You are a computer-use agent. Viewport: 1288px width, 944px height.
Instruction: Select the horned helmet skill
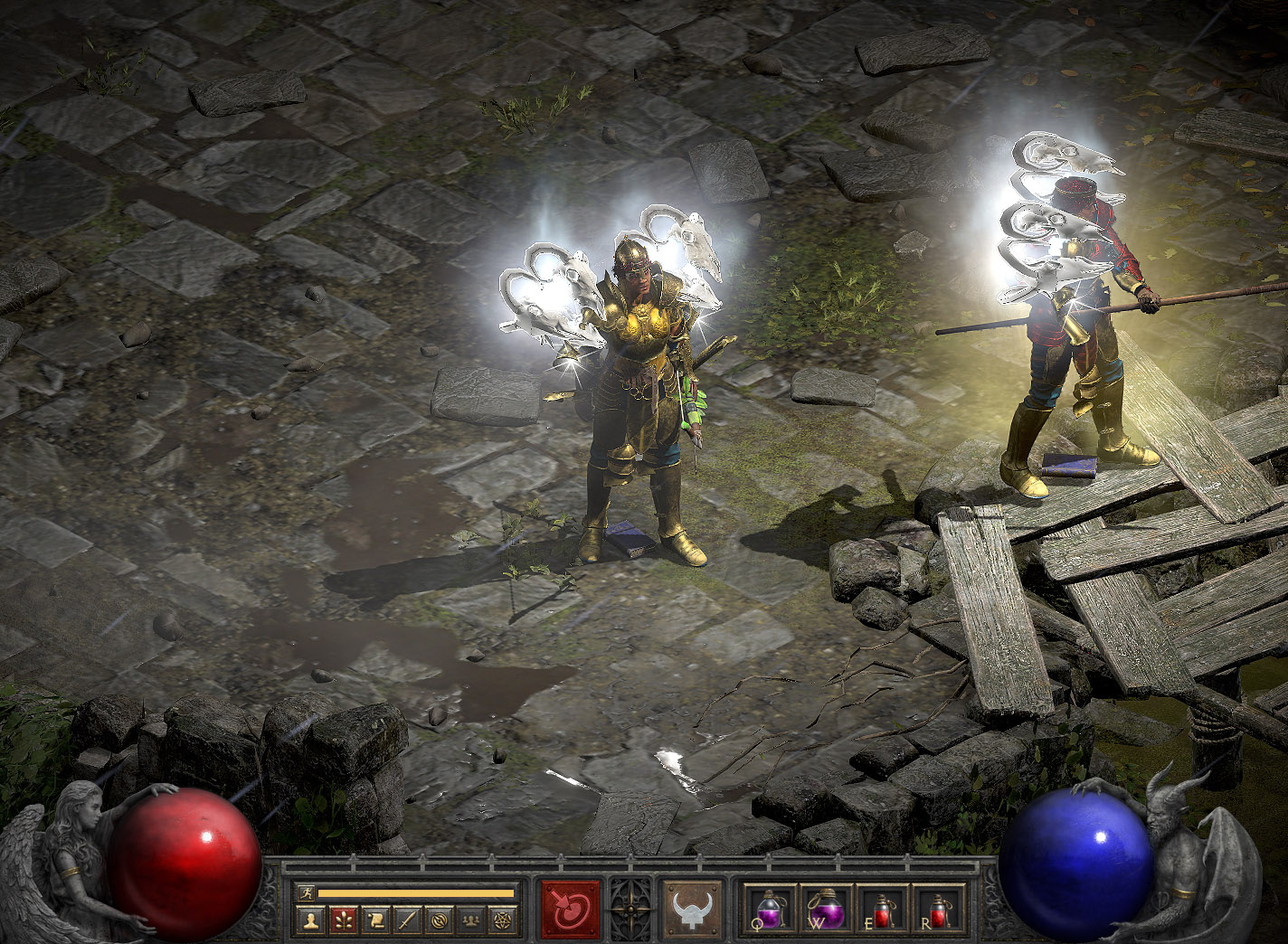693,907
